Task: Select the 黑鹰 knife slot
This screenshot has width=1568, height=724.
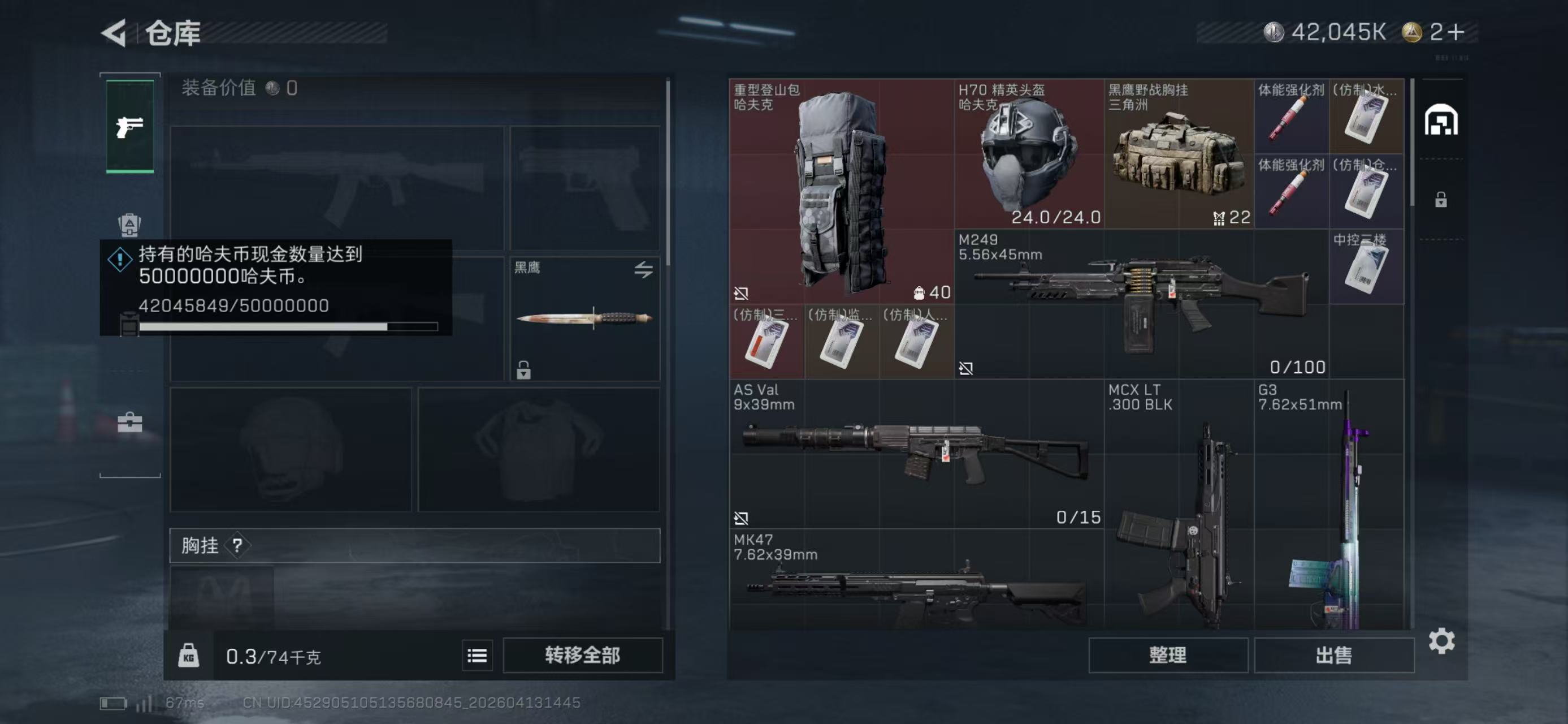Action: coord(584,318)
